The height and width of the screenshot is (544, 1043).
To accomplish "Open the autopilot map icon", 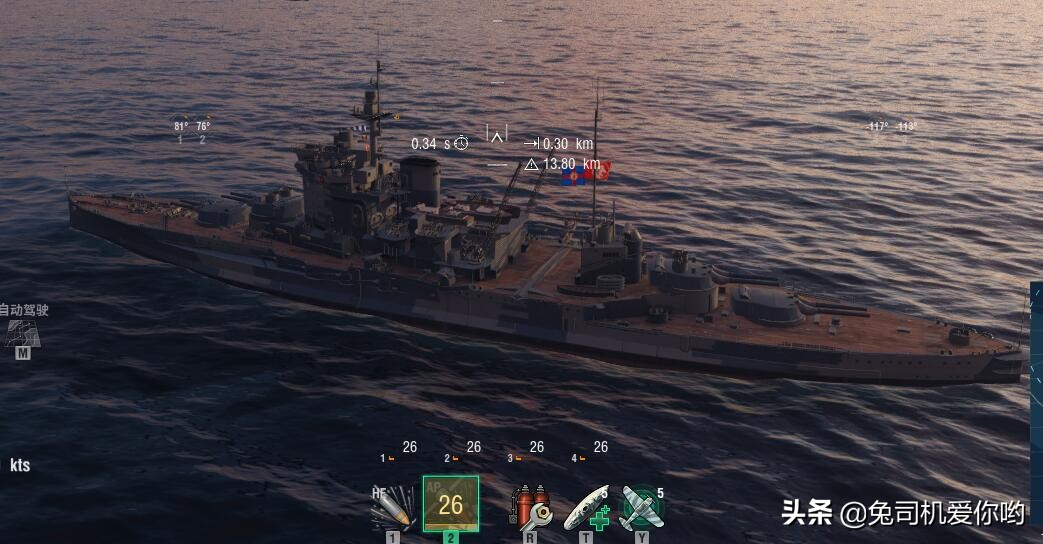I will [22, 333].
